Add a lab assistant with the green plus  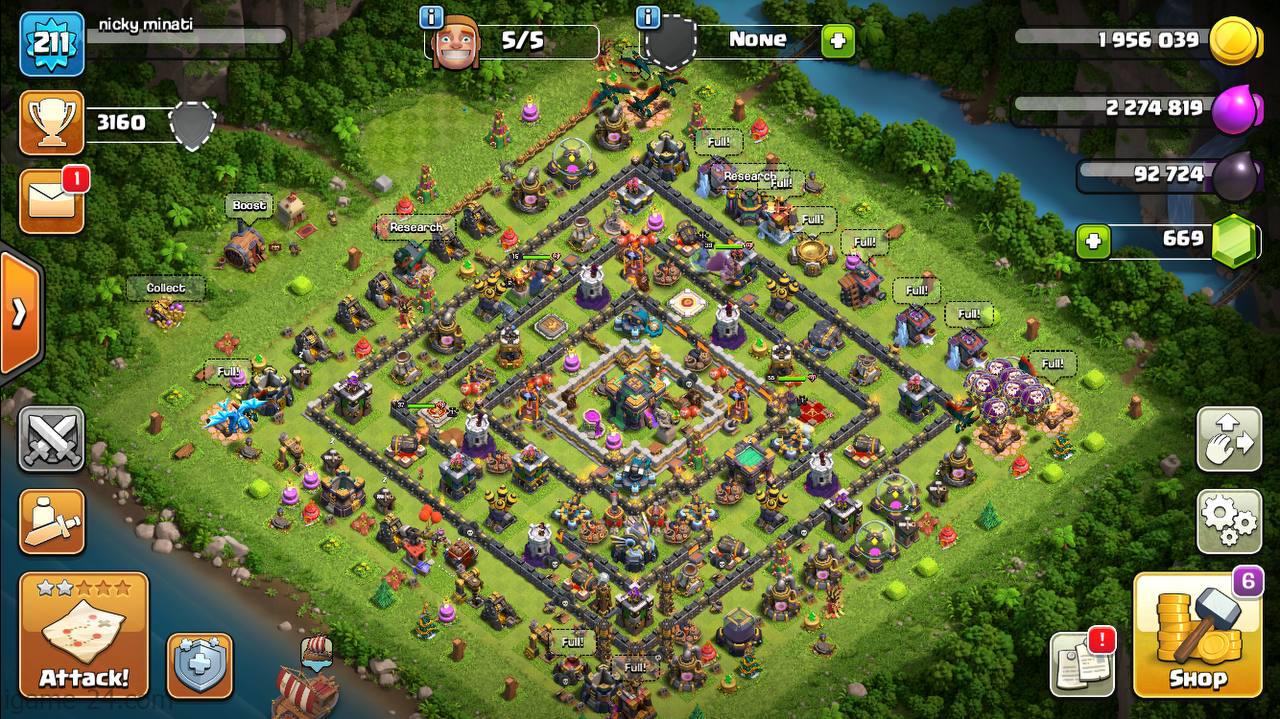coord(837,41)
